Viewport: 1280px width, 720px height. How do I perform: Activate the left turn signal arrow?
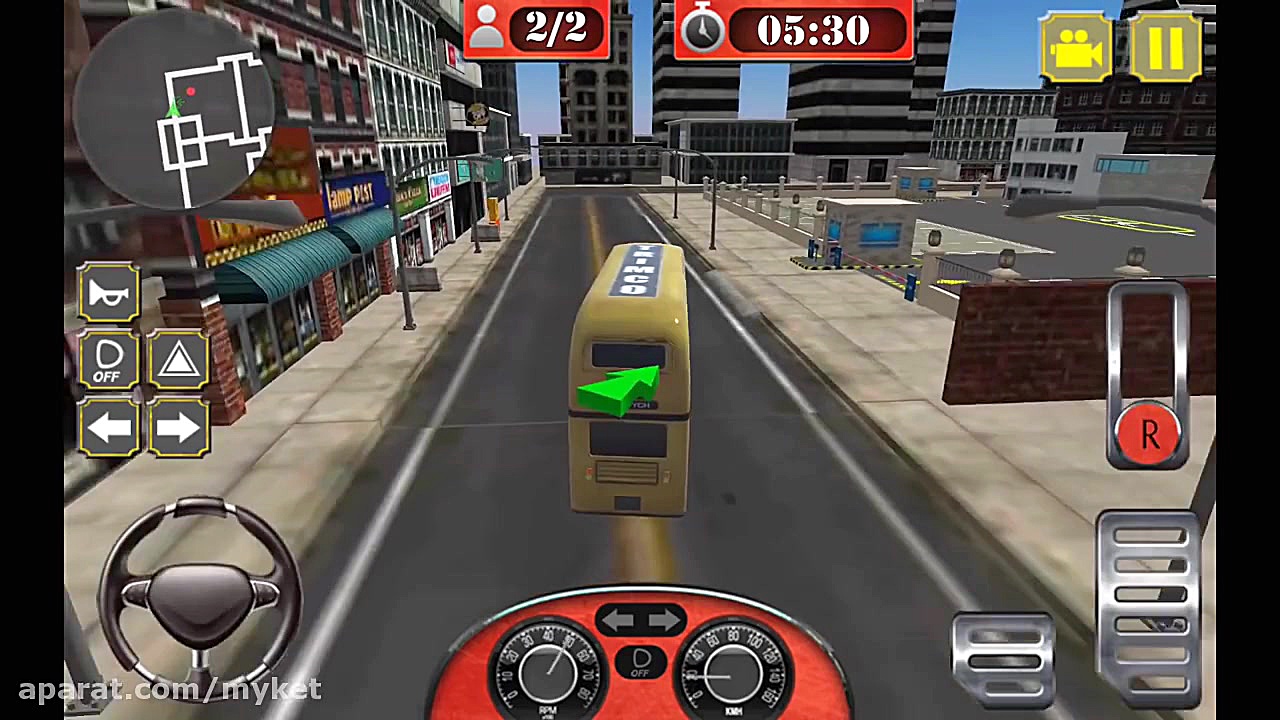pyautogui.click(x=108, y=428)
